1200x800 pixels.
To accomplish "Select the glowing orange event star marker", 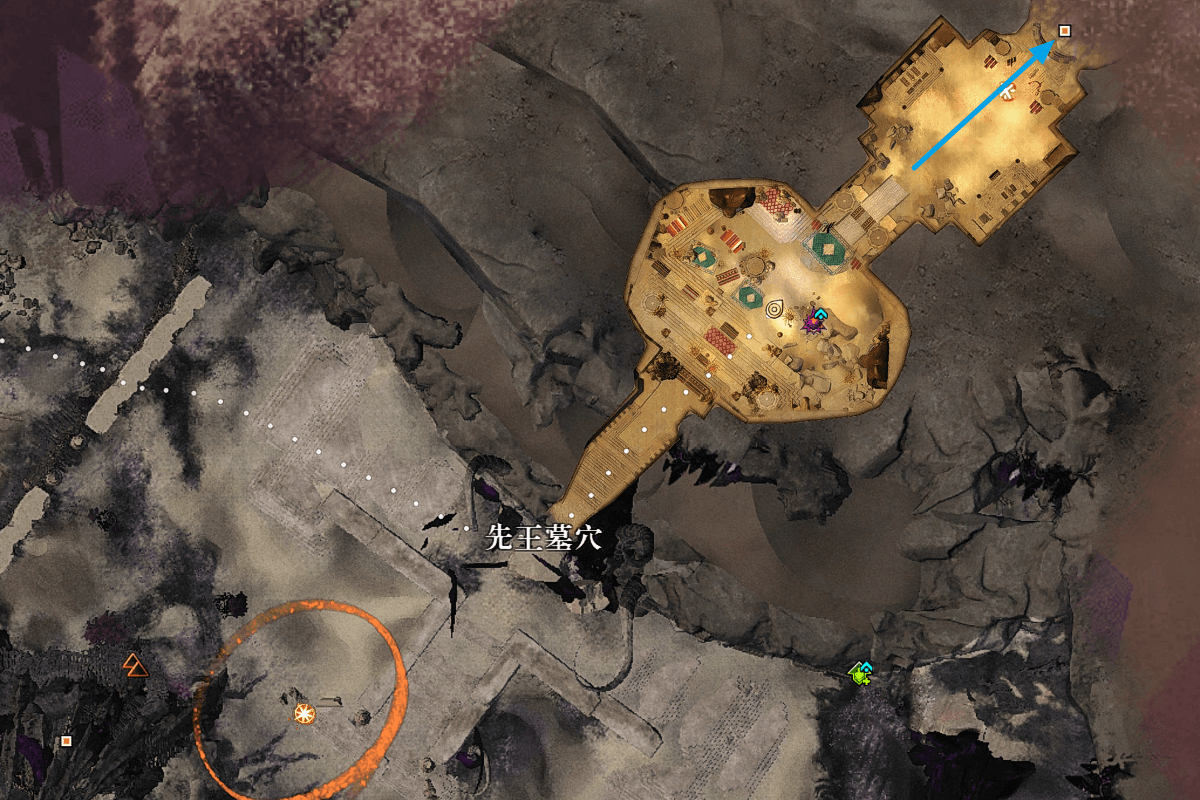I will 304,713.
